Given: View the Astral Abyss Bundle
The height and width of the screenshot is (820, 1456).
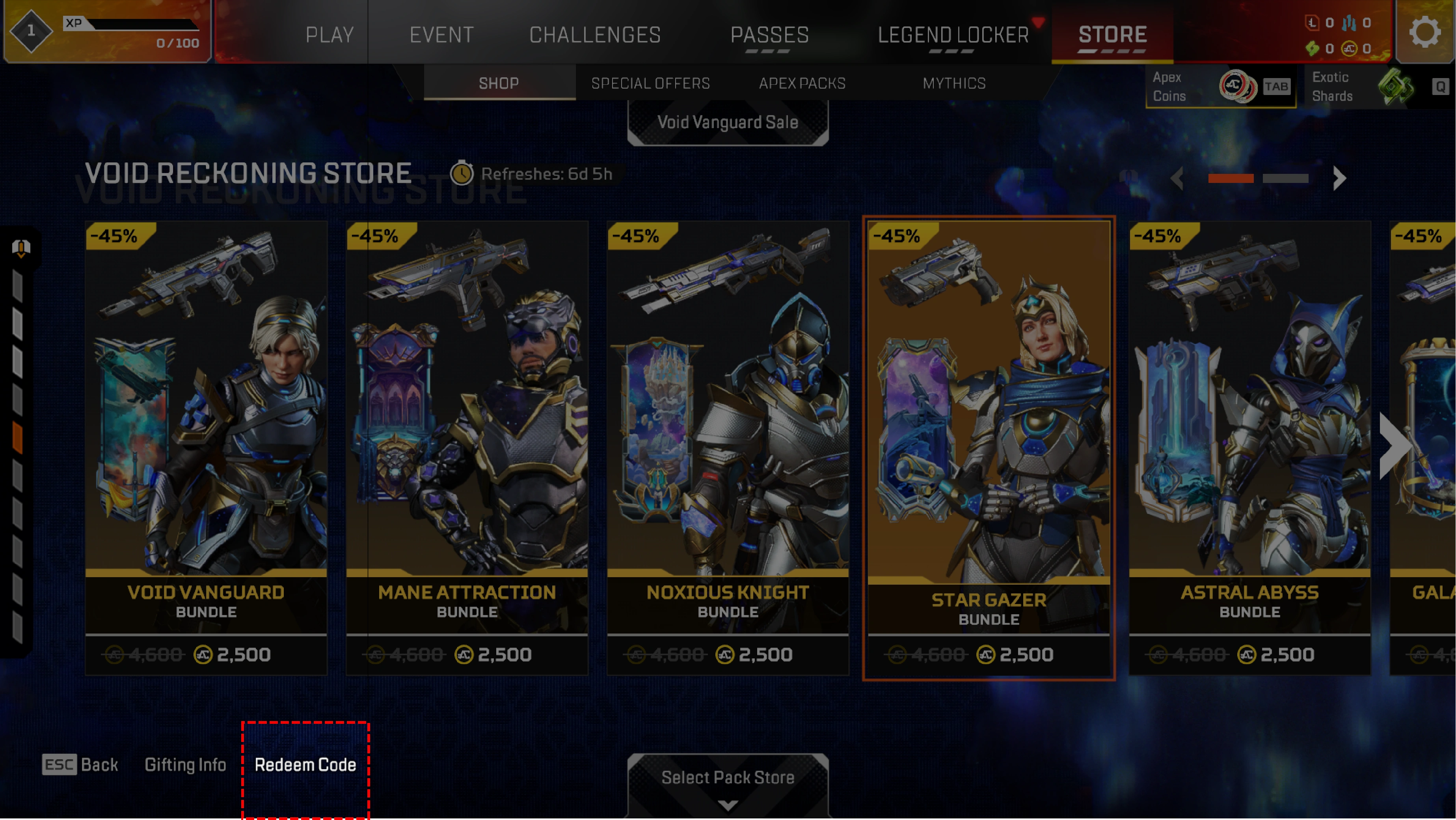Looking at the screenshot, I should point(1249,447).
